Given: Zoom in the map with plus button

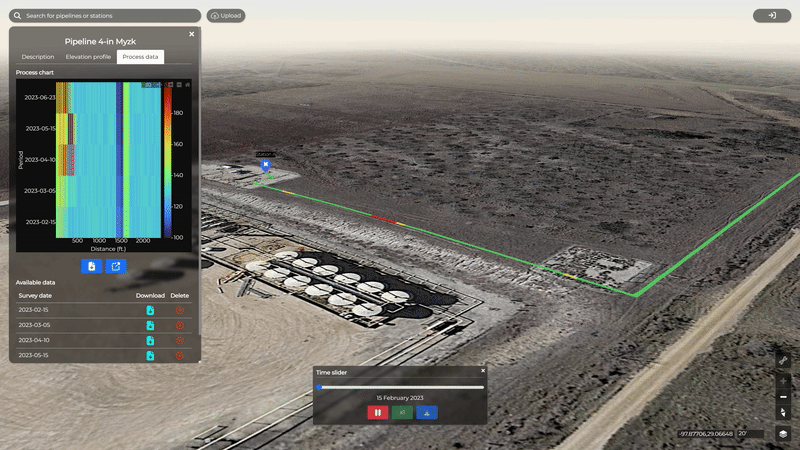Looking at the screenshot, I should pos(783,381).
